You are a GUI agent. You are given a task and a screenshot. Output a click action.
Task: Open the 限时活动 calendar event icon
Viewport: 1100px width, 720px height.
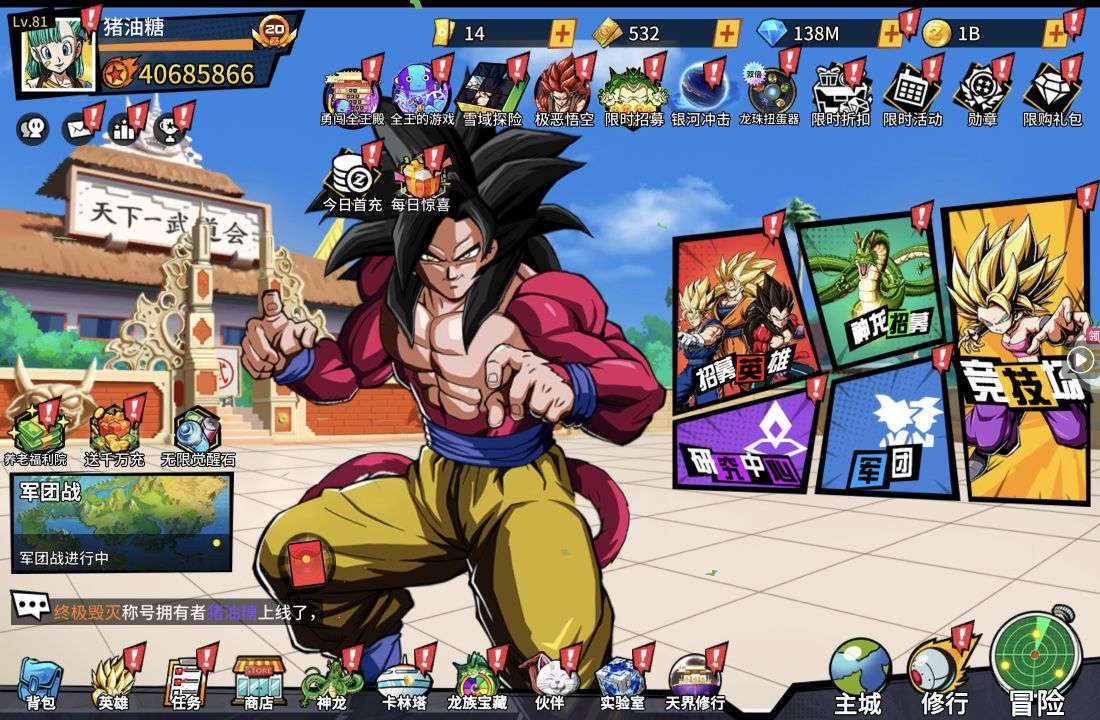click(912, 93)
